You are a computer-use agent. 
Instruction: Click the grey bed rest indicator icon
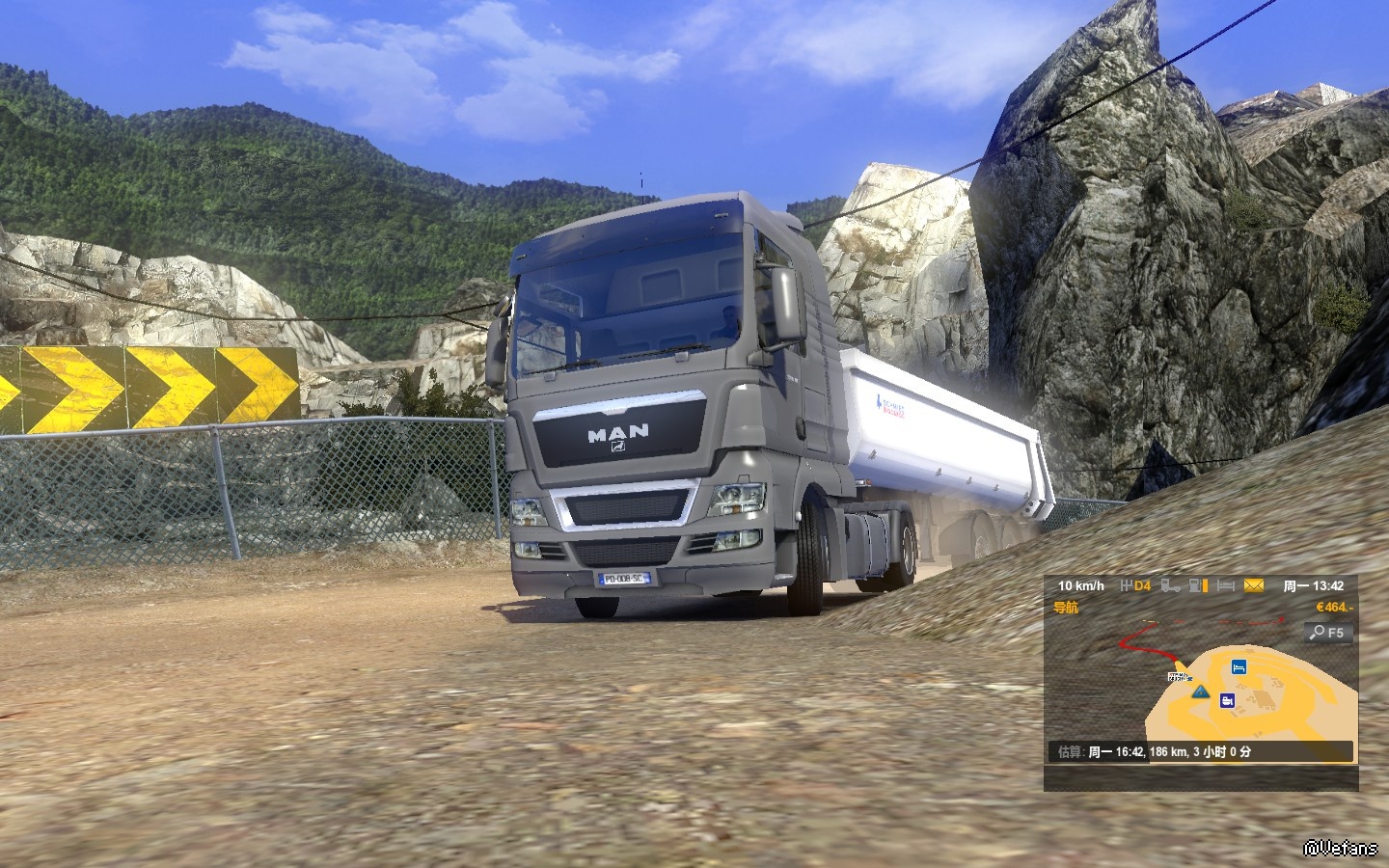1225,585
